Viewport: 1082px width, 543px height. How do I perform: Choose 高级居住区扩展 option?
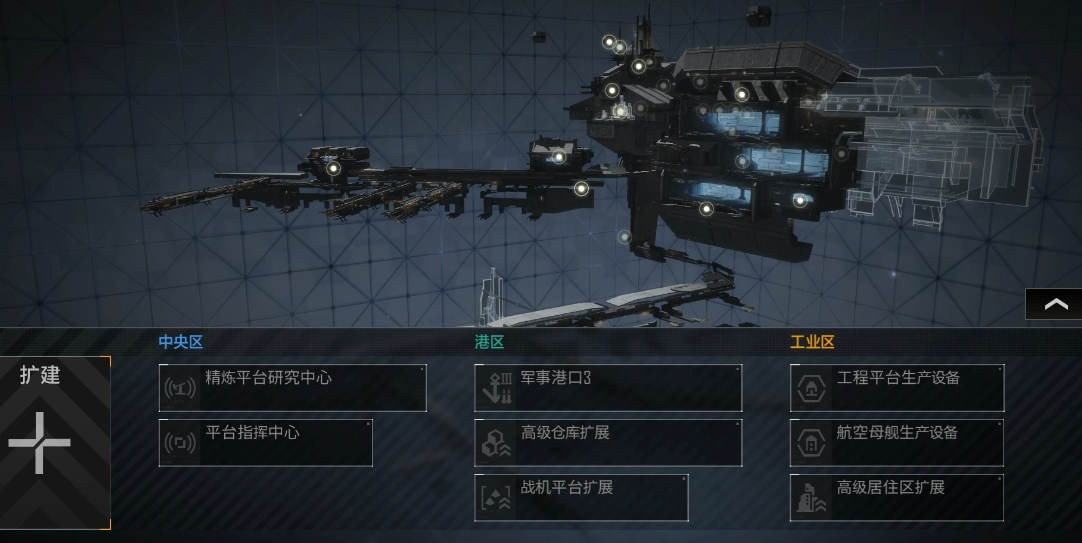(x=897, y=497)
